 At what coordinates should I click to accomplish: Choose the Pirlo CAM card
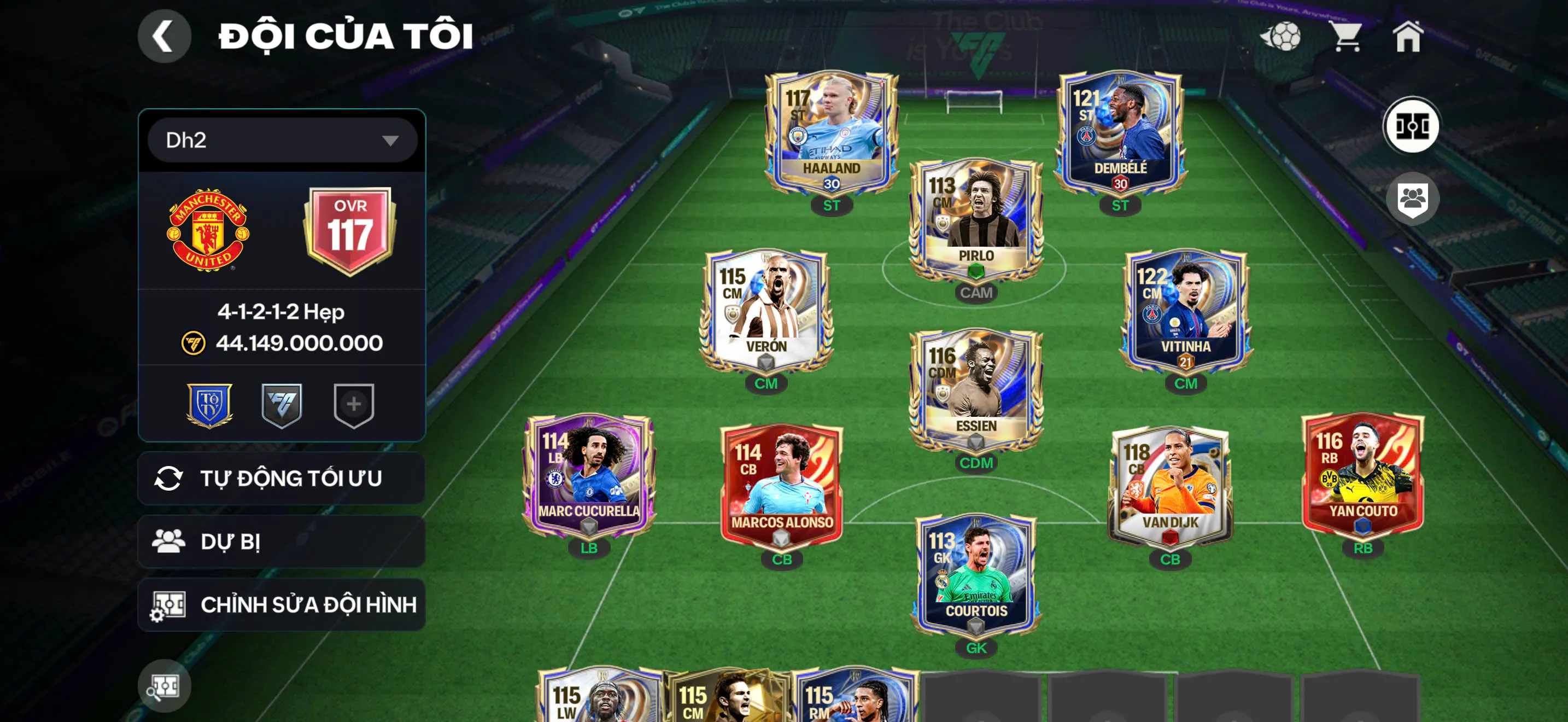pyautogui.click(x=976, y=220)
